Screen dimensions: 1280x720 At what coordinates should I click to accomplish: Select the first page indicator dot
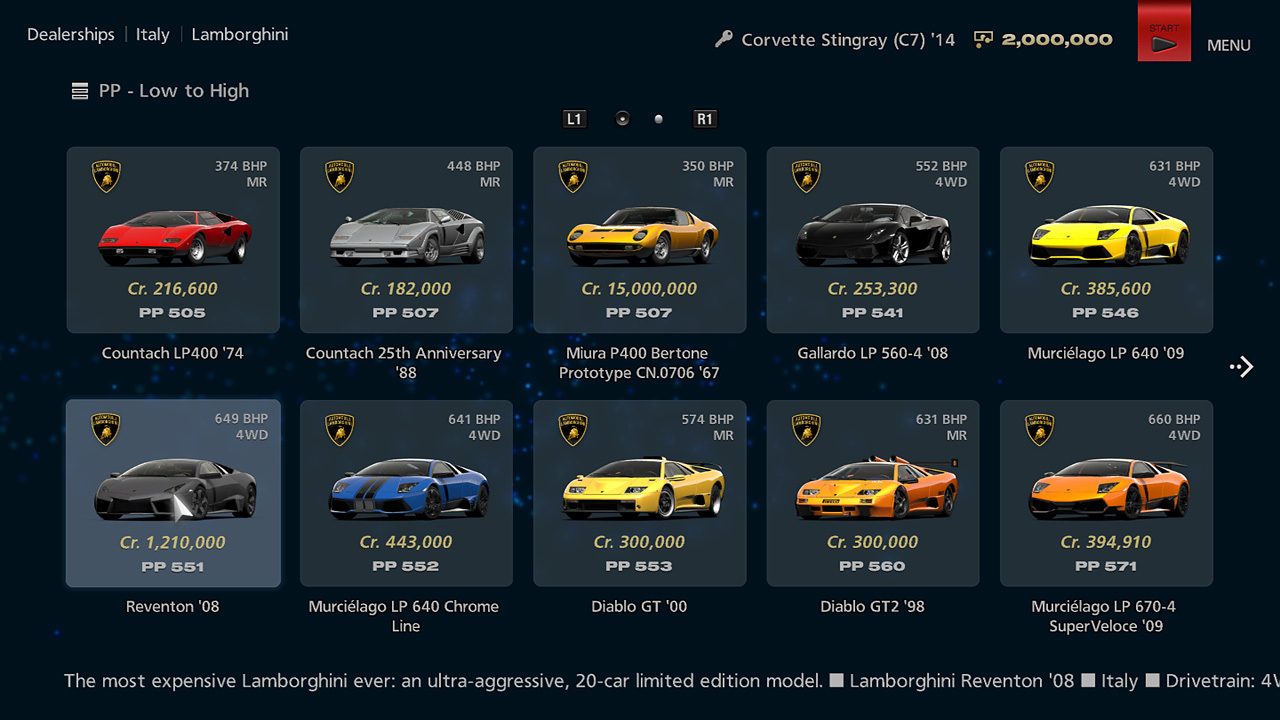[622, 118]
